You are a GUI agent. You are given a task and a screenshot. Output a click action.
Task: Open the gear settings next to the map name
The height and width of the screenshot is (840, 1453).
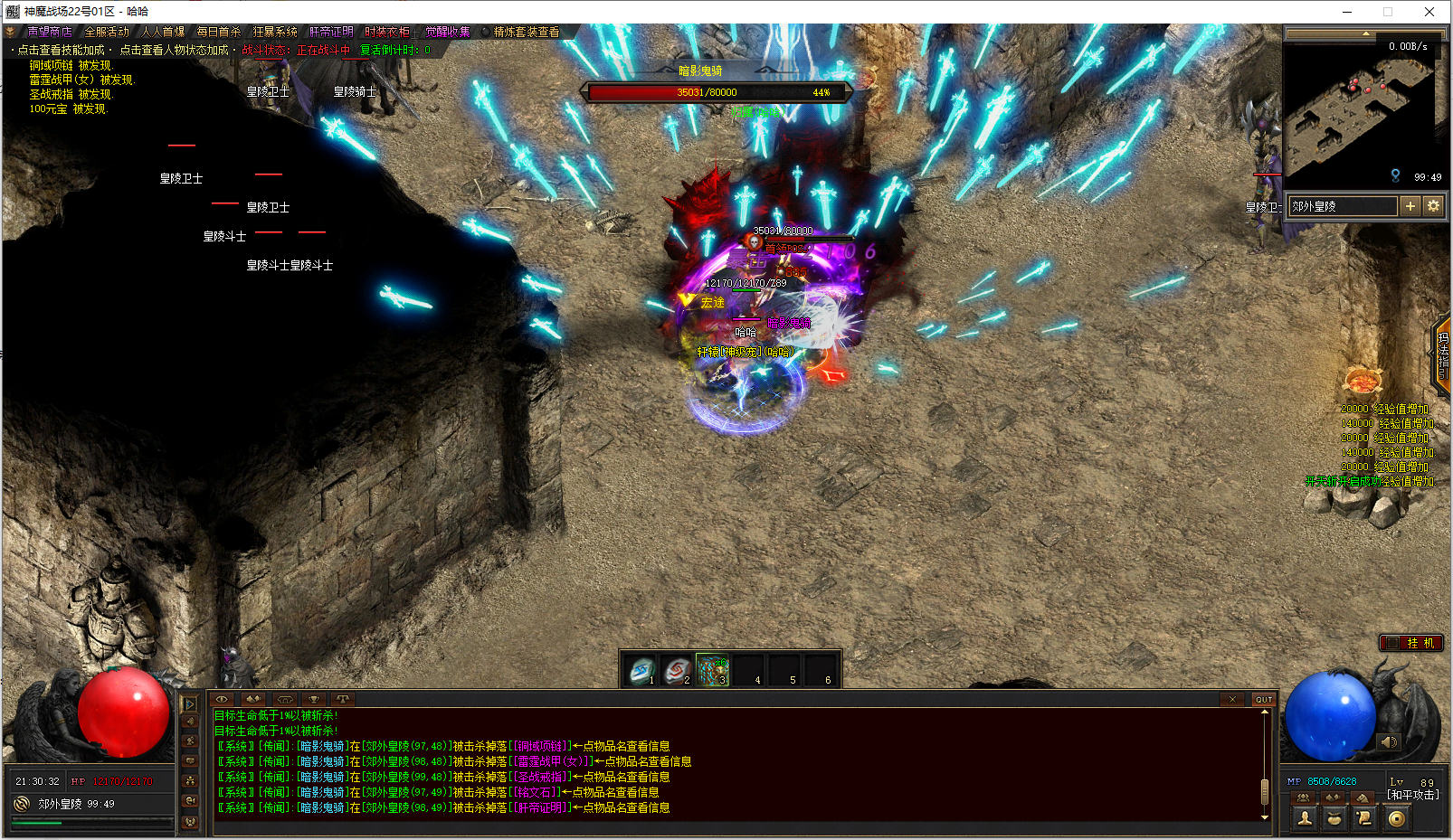(x=1433, y=206)
